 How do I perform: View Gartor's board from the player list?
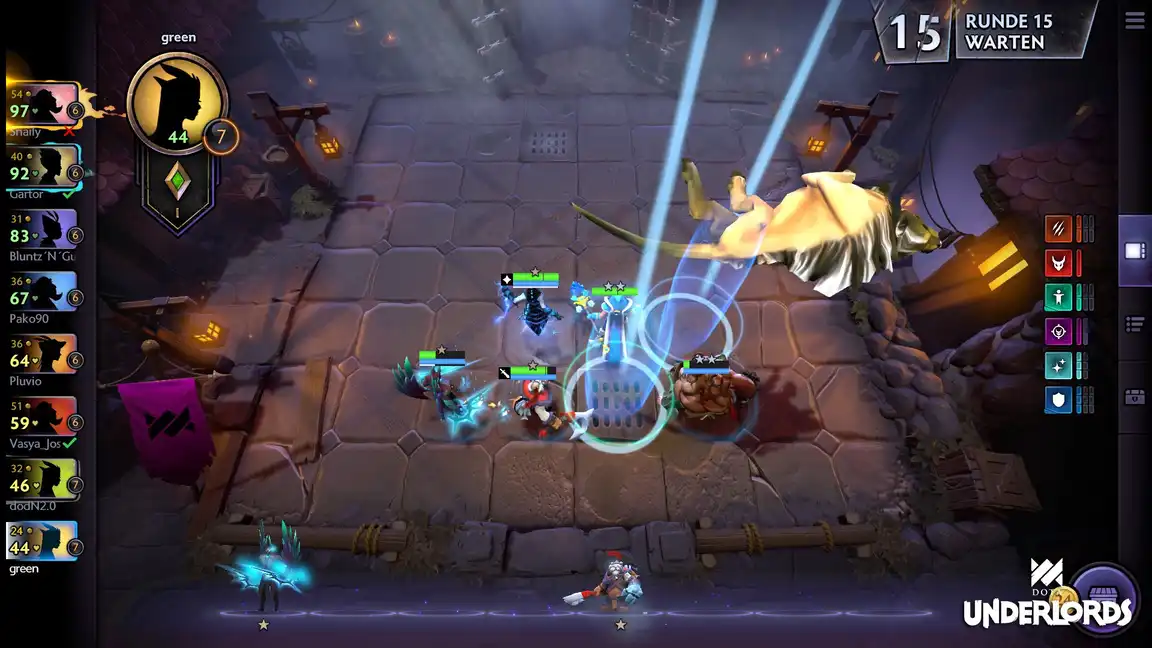44,166
